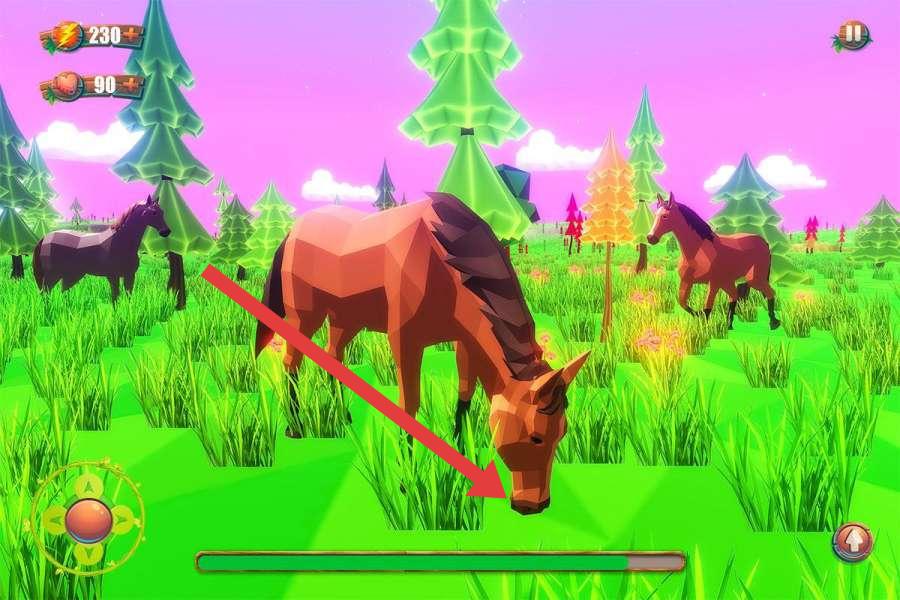Add more energy using the lightning plus button

point(131,36)
